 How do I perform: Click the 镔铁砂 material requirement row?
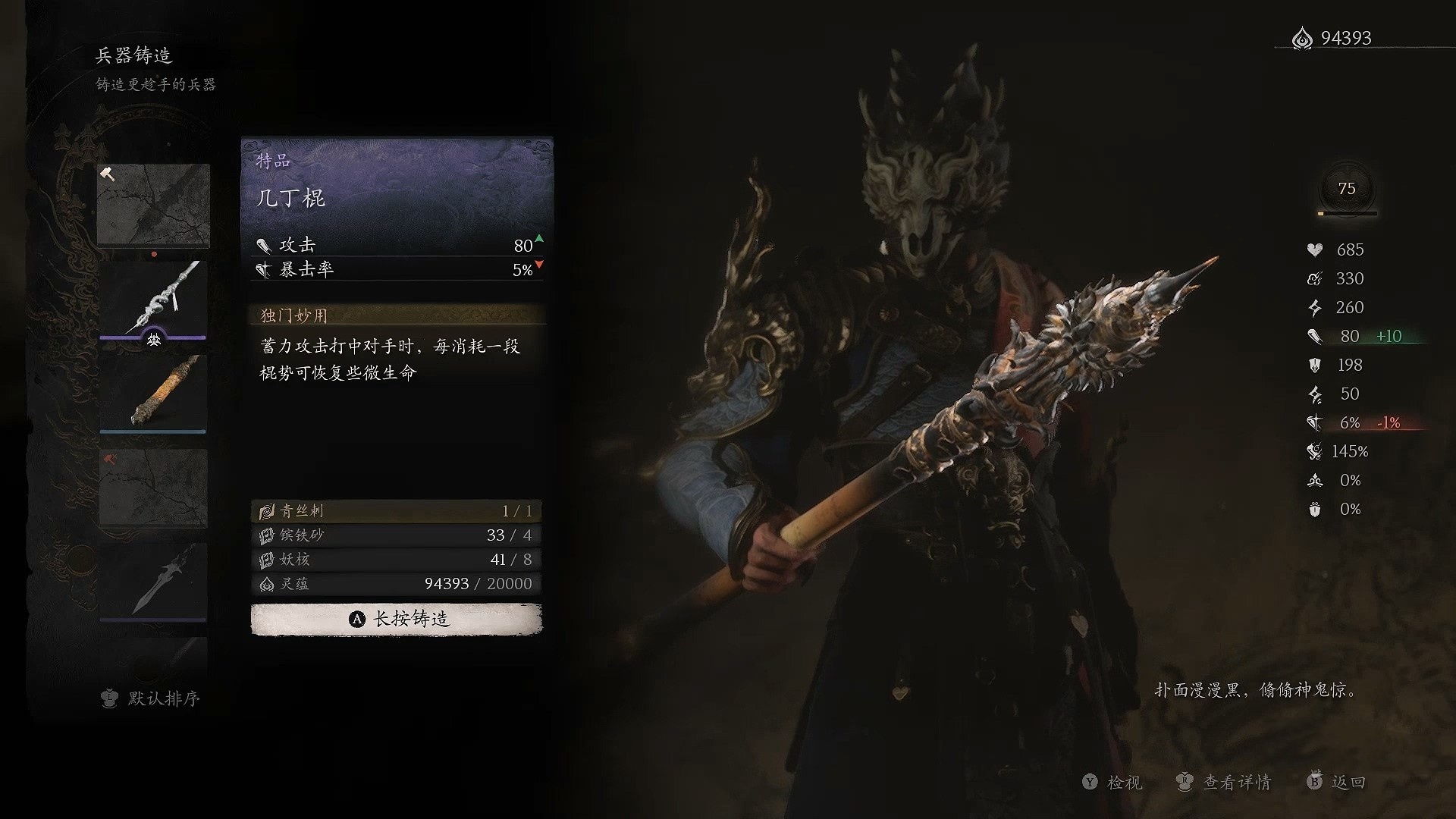tap(397, 535)
